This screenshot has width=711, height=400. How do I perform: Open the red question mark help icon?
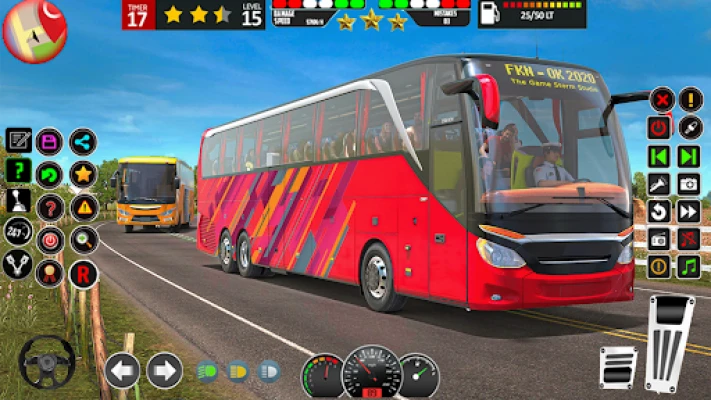click(49, 207)
